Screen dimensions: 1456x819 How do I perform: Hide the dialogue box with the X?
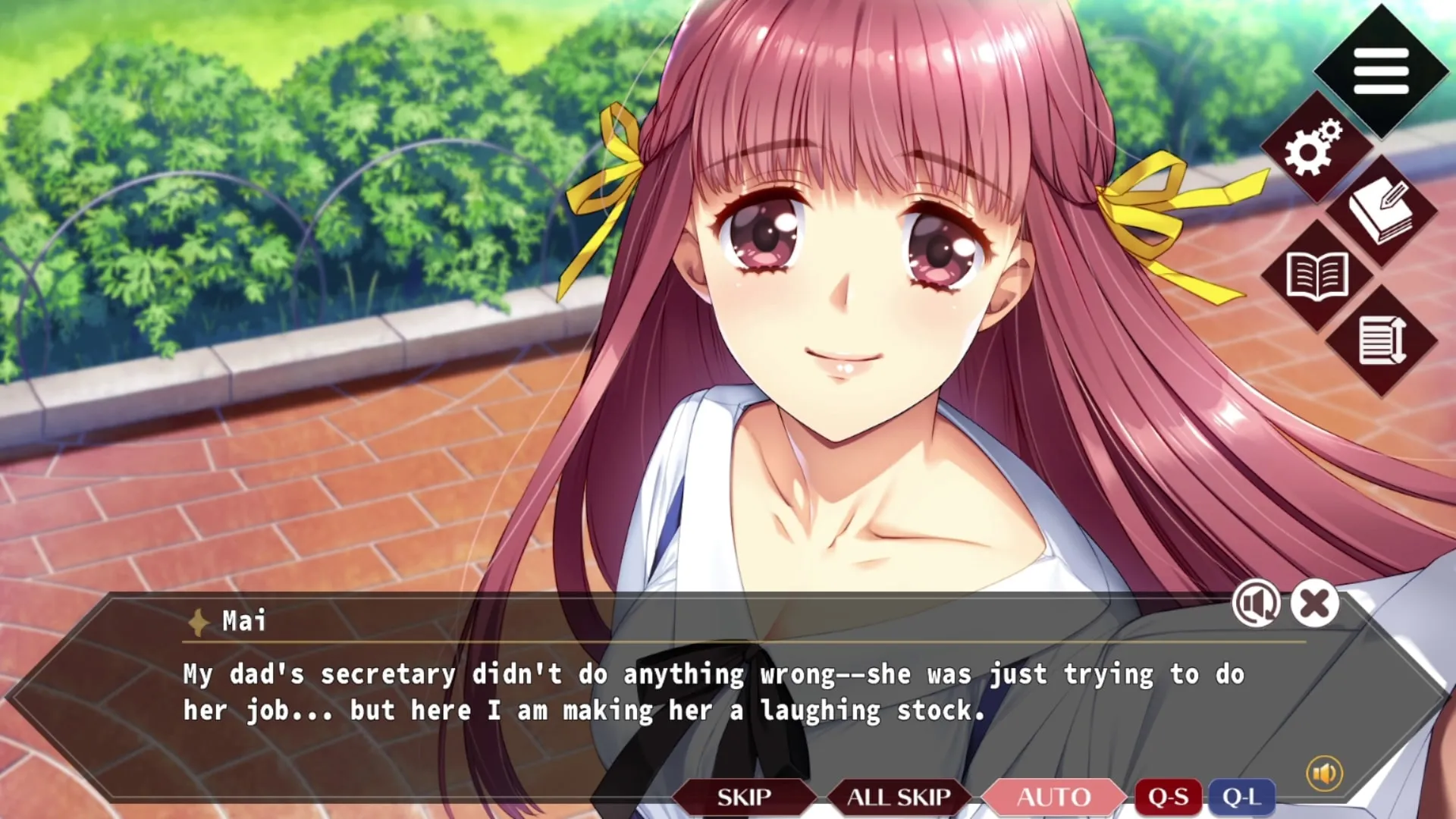[1314, 604]
